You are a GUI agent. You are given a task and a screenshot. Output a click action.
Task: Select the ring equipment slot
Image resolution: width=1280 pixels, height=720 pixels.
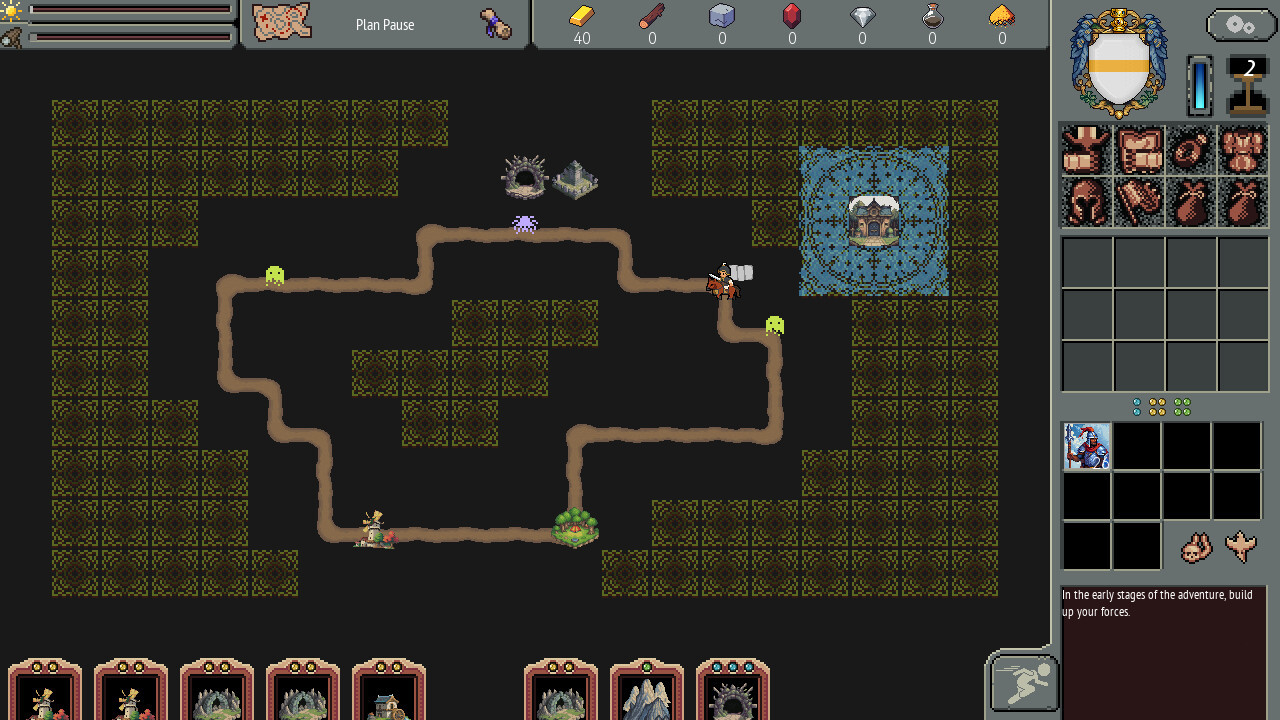[1191, 149]
